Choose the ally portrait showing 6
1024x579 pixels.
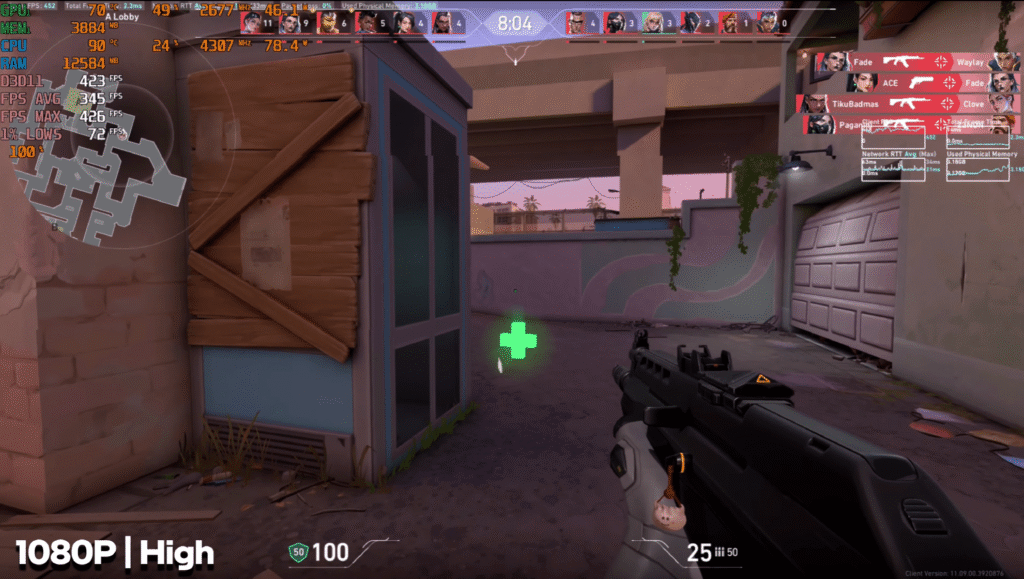tap(329, 22)
